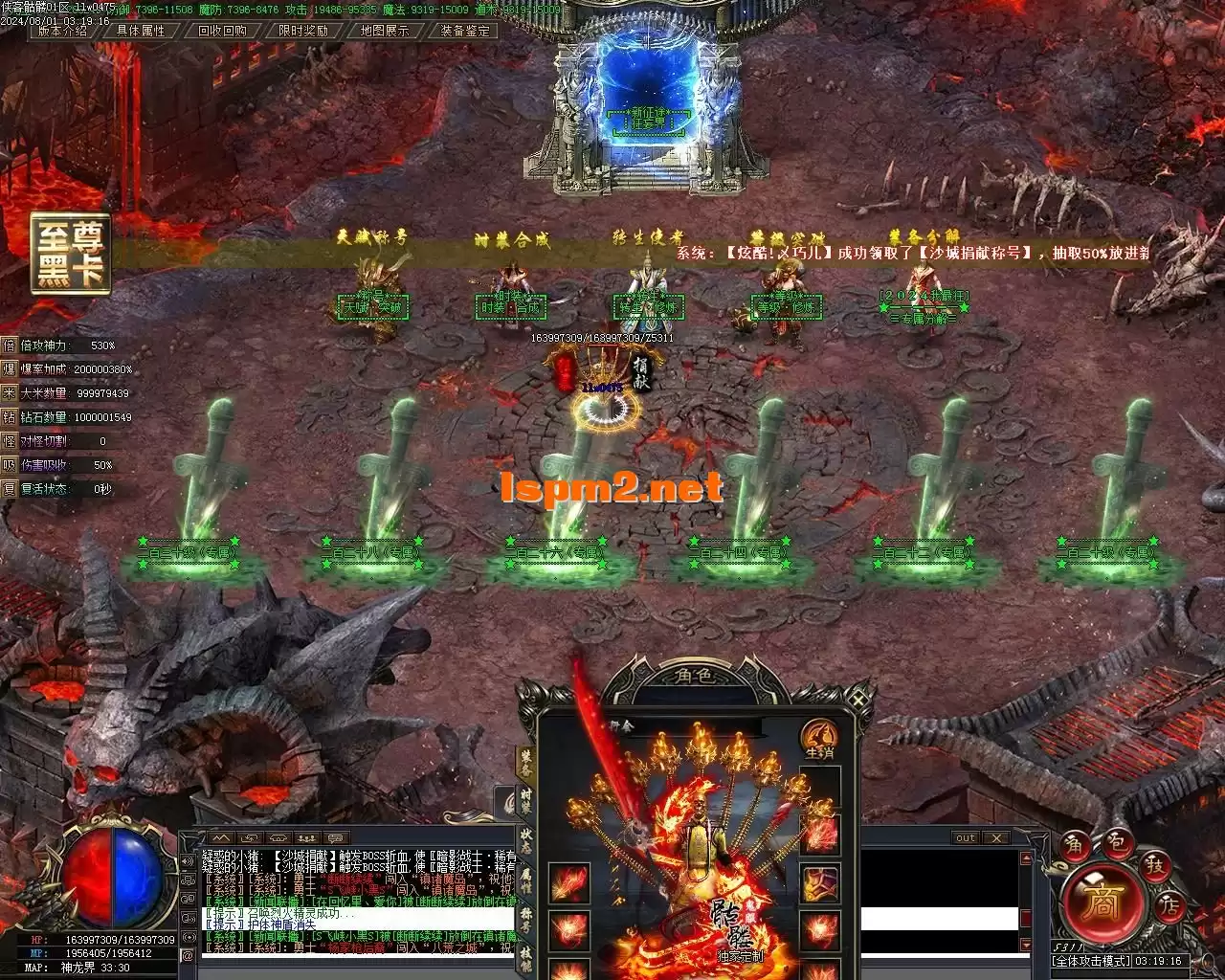Show the 地图展示 map display
This screenshot has height=980, width=1225.
385,31
